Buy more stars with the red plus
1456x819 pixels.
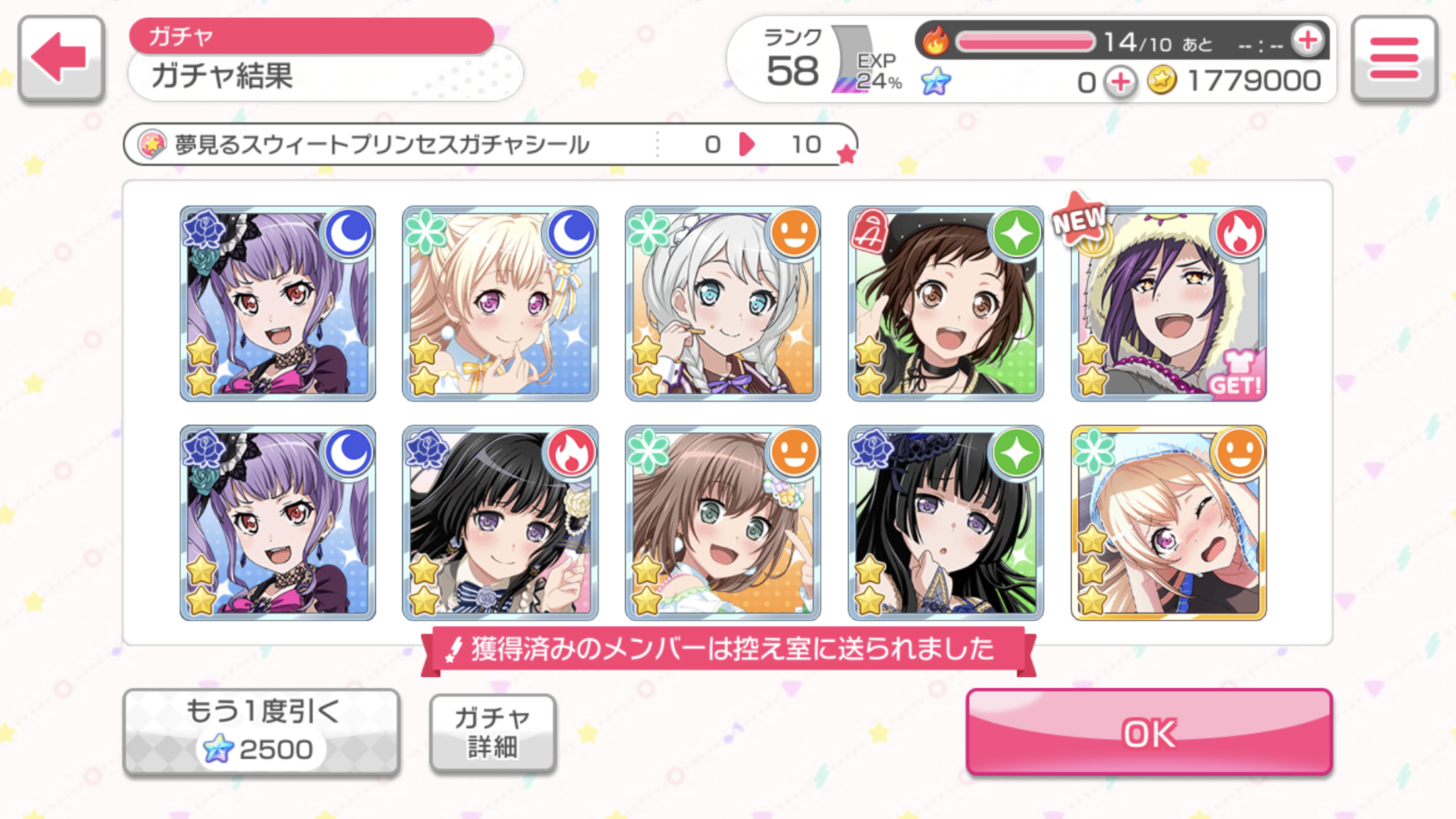1120,82
